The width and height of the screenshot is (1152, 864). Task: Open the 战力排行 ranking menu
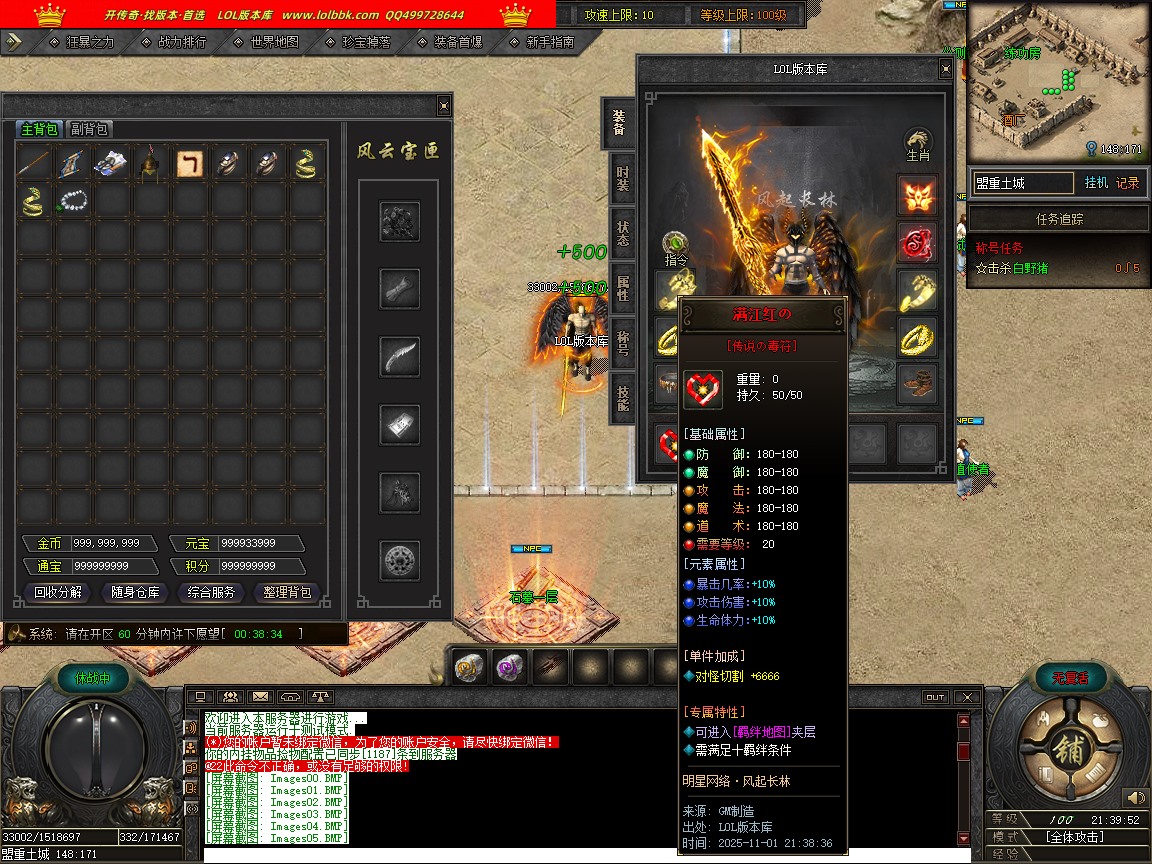tap(182, 42)
